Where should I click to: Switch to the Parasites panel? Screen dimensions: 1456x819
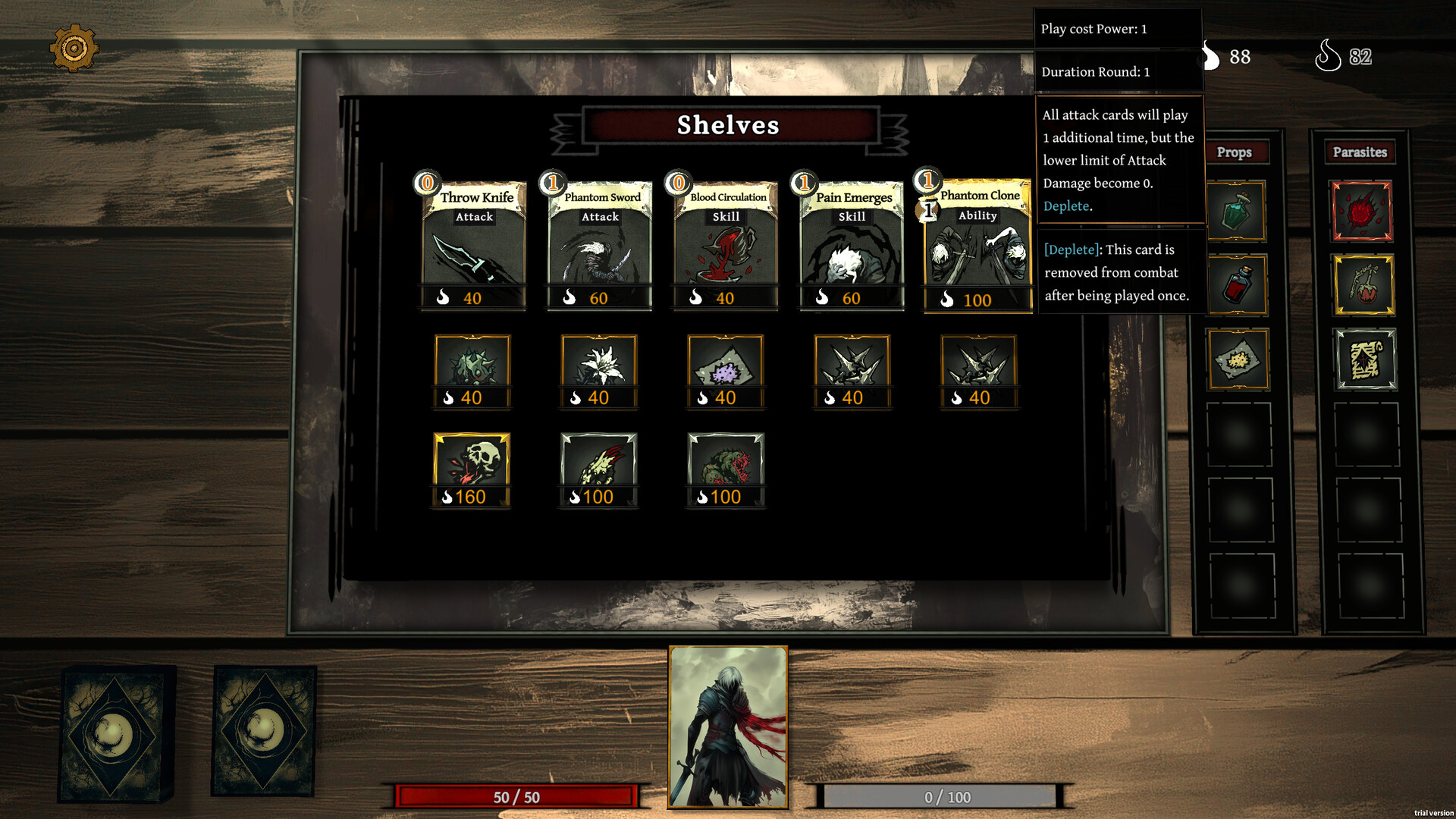point(1360,152)
